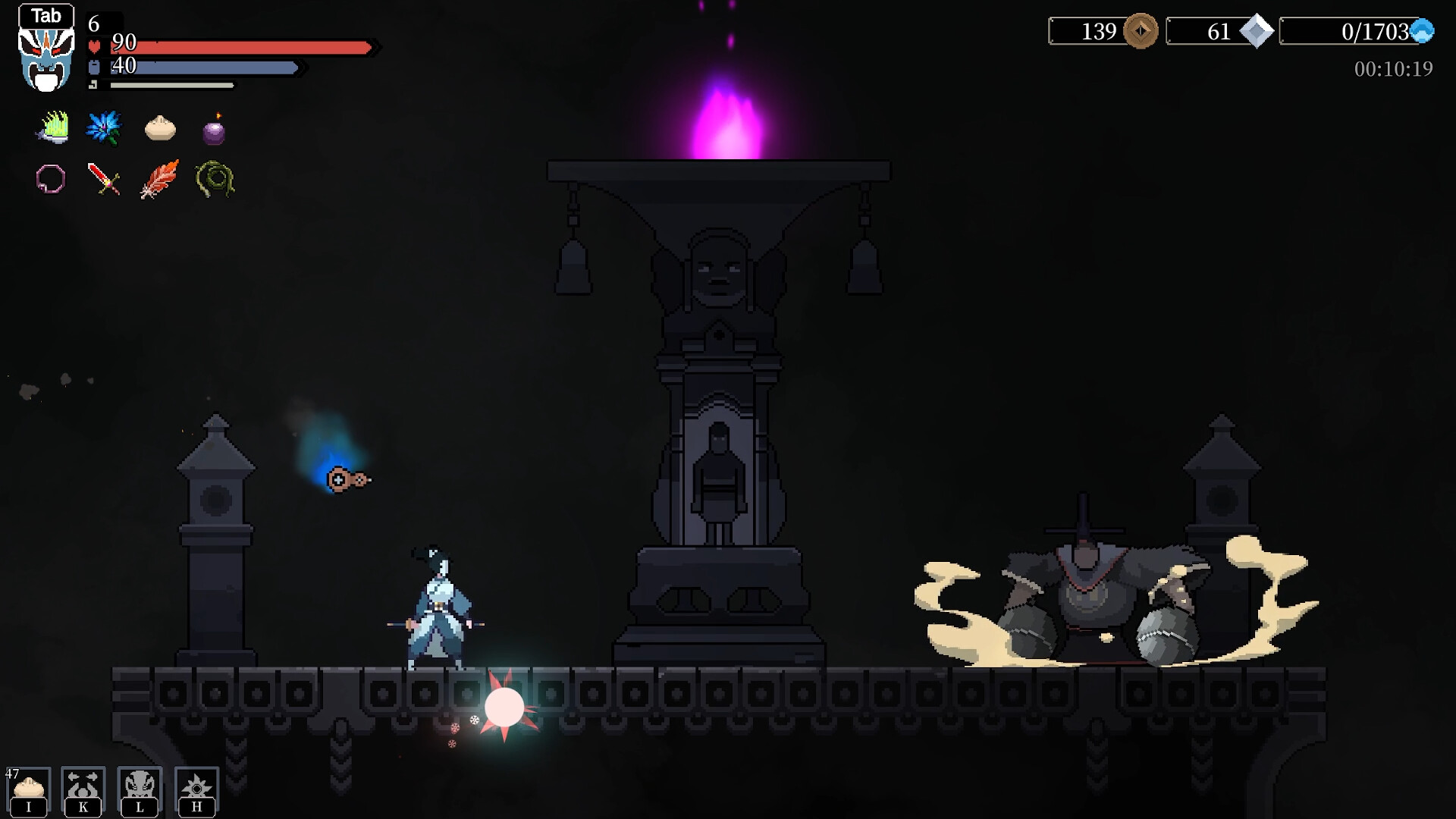1456x819 pixels.
Task: Click the bronze coin currency counter
Action: [1102, 32]
